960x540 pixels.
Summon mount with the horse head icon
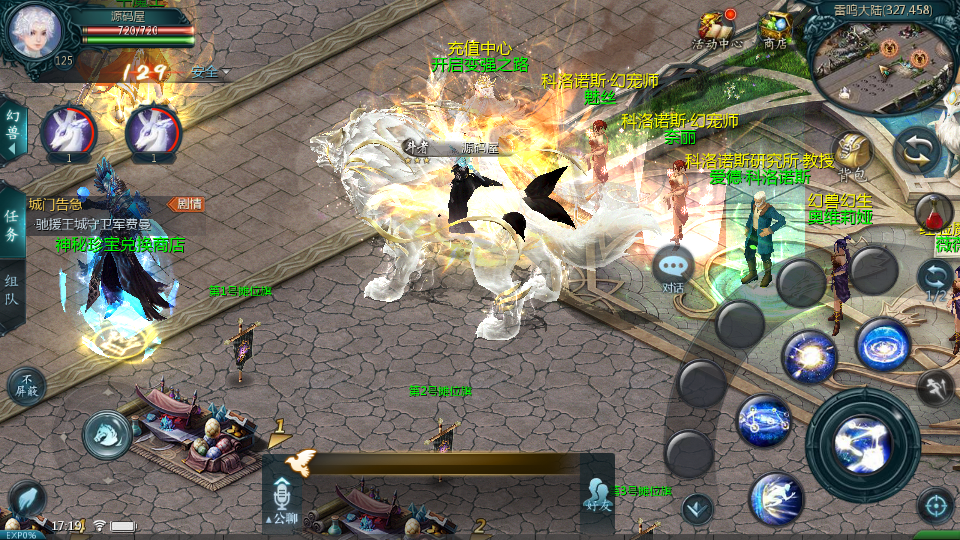point(107,431)
